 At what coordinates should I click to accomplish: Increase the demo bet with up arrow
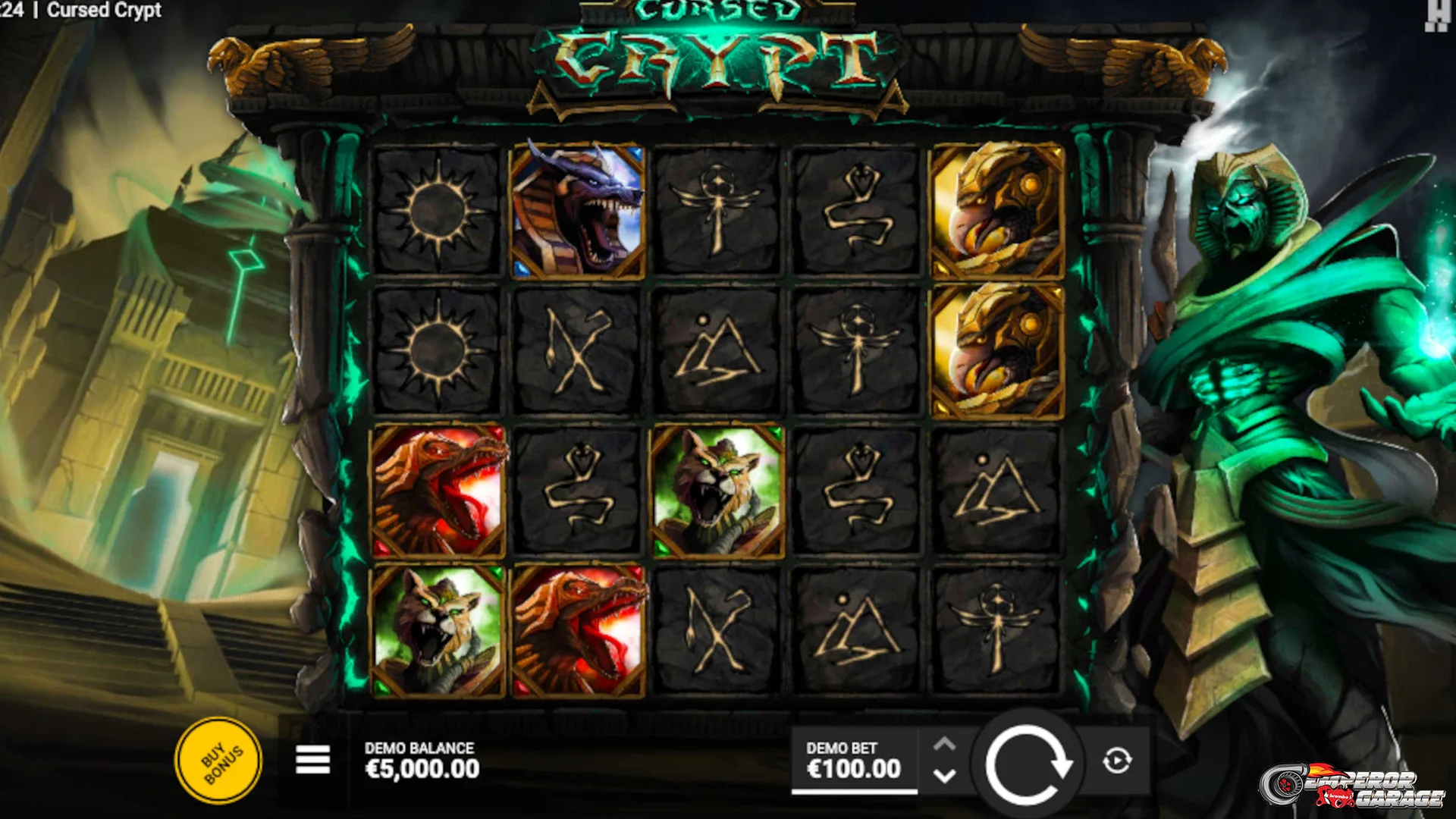[x=944, y=745]
